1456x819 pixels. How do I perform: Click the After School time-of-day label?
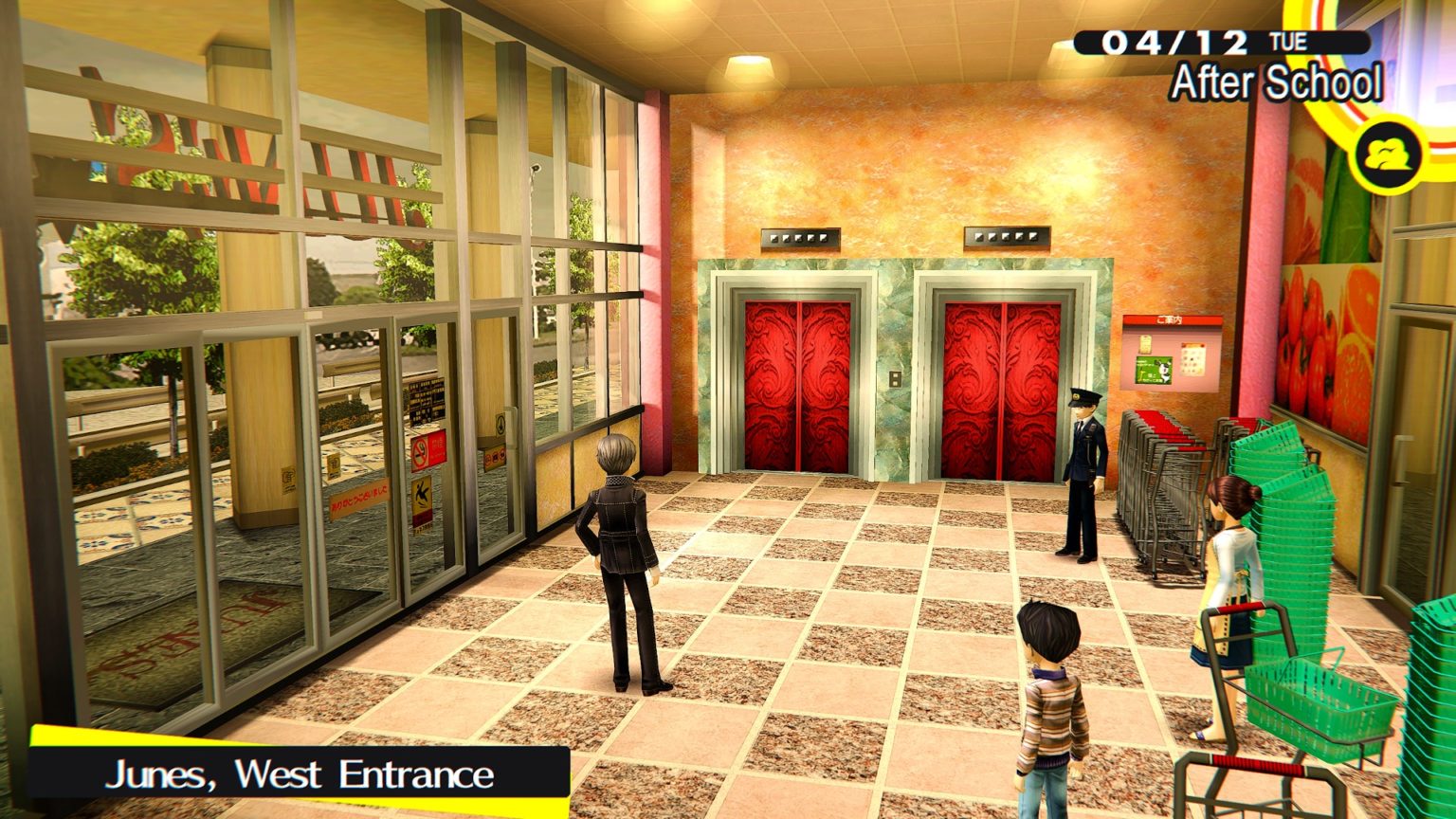point(1275,84)
